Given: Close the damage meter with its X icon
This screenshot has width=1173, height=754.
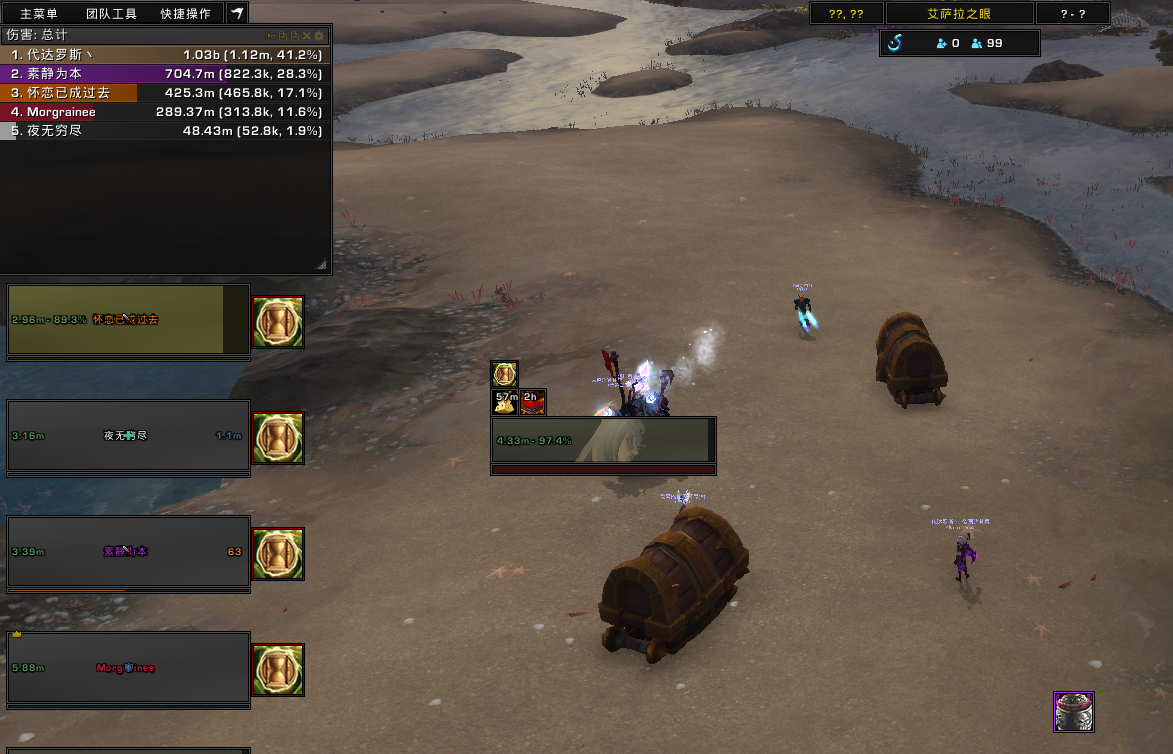Looking at the screenshot, I should (x=307, y=36).
